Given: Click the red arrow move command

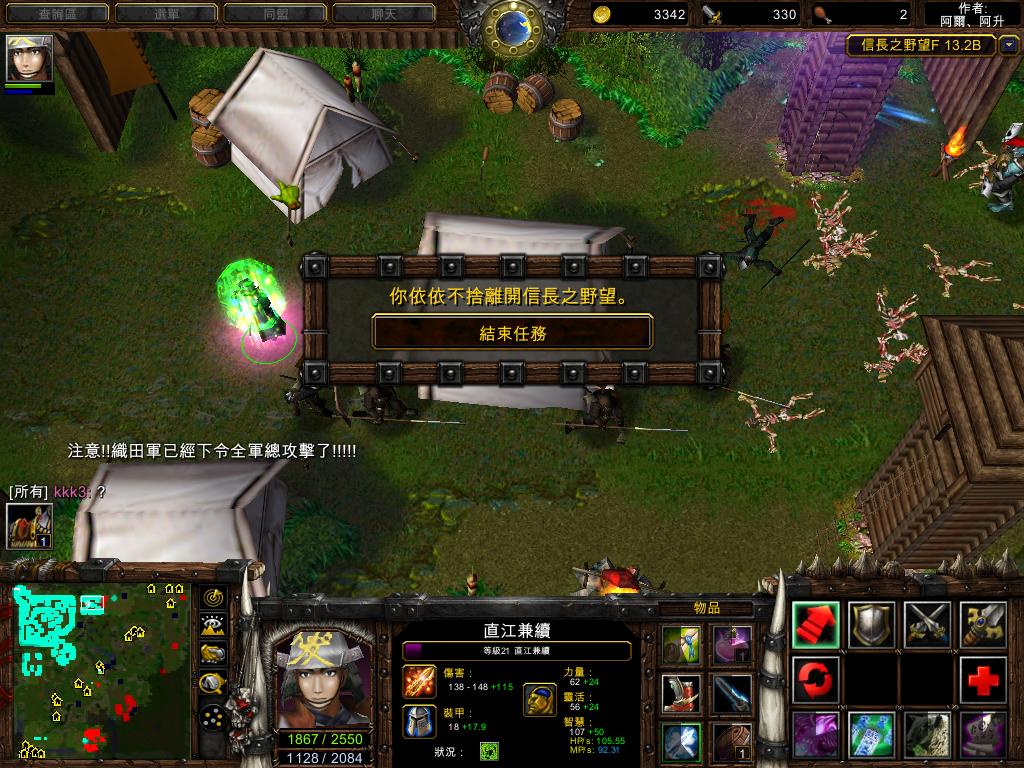Looking at the screenshot, I should 816,624.
